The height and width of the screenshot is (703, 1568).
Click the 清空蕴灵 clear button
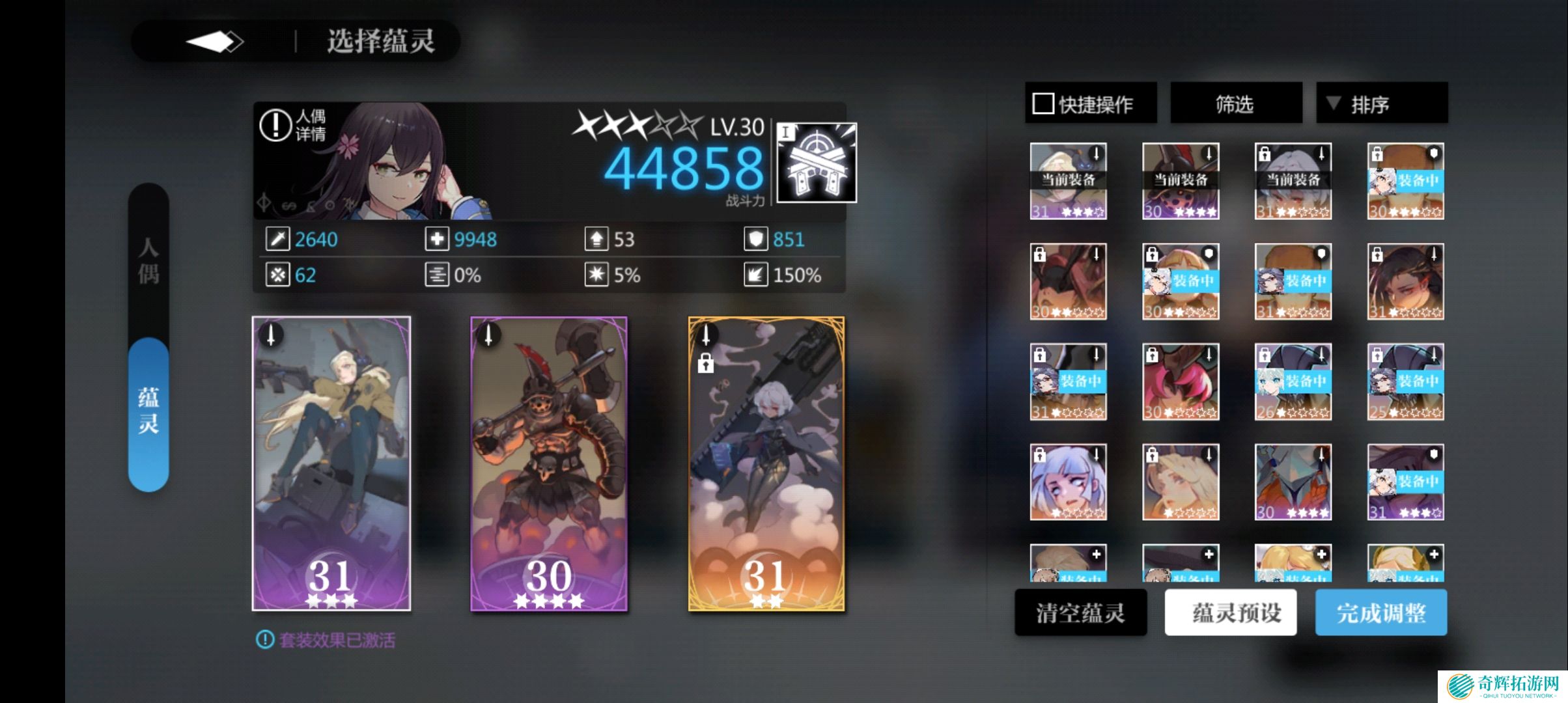(1080, 613)
